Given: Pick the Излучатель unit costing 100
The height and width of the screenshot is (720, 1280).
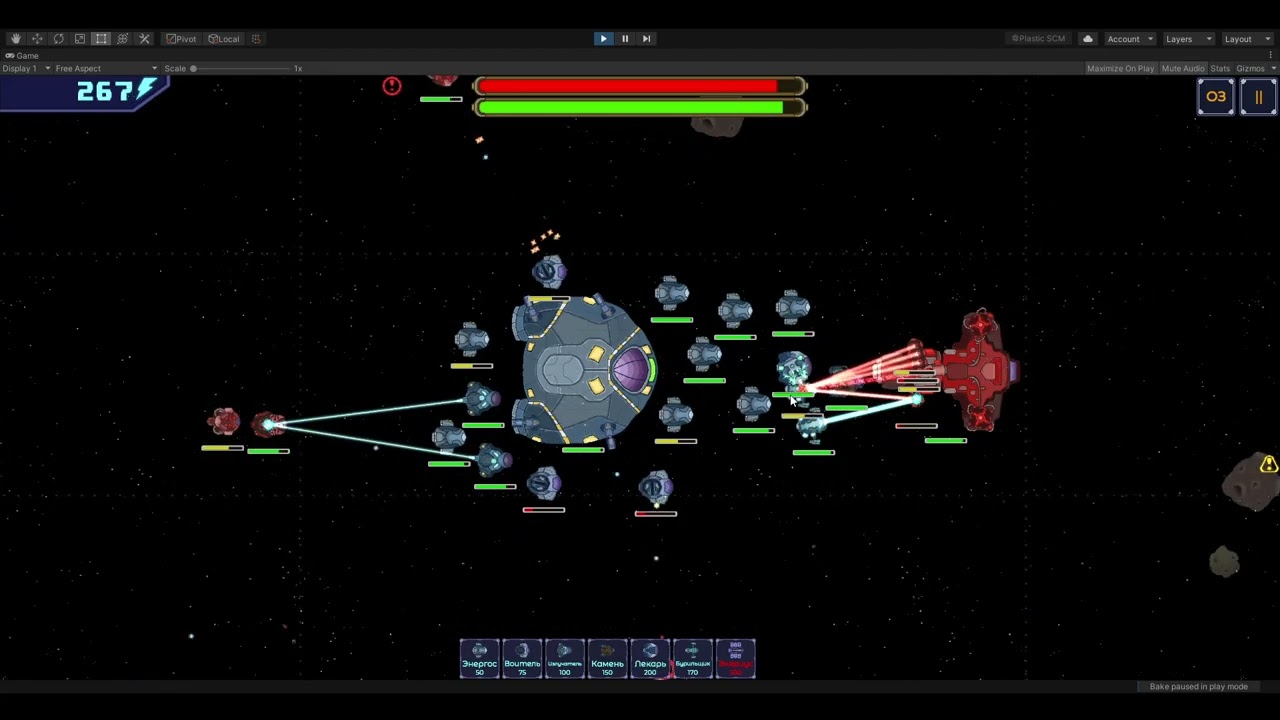Looking at the screenshot, I should click(x=564, y=659).
